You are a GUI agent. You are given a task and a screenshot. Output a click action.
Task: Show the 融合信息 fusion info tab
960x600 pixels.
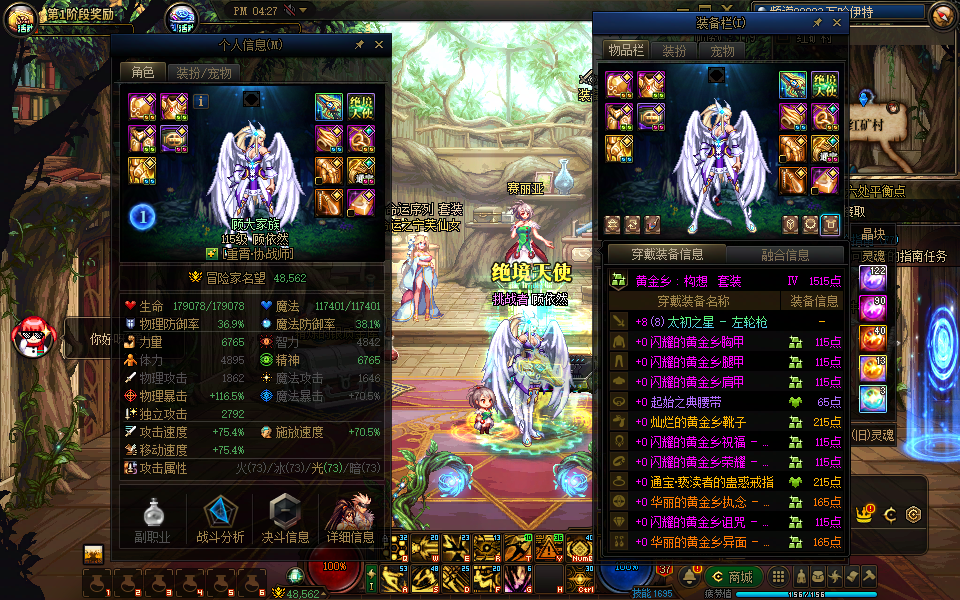pyautogui.click(x=785, y=254)
